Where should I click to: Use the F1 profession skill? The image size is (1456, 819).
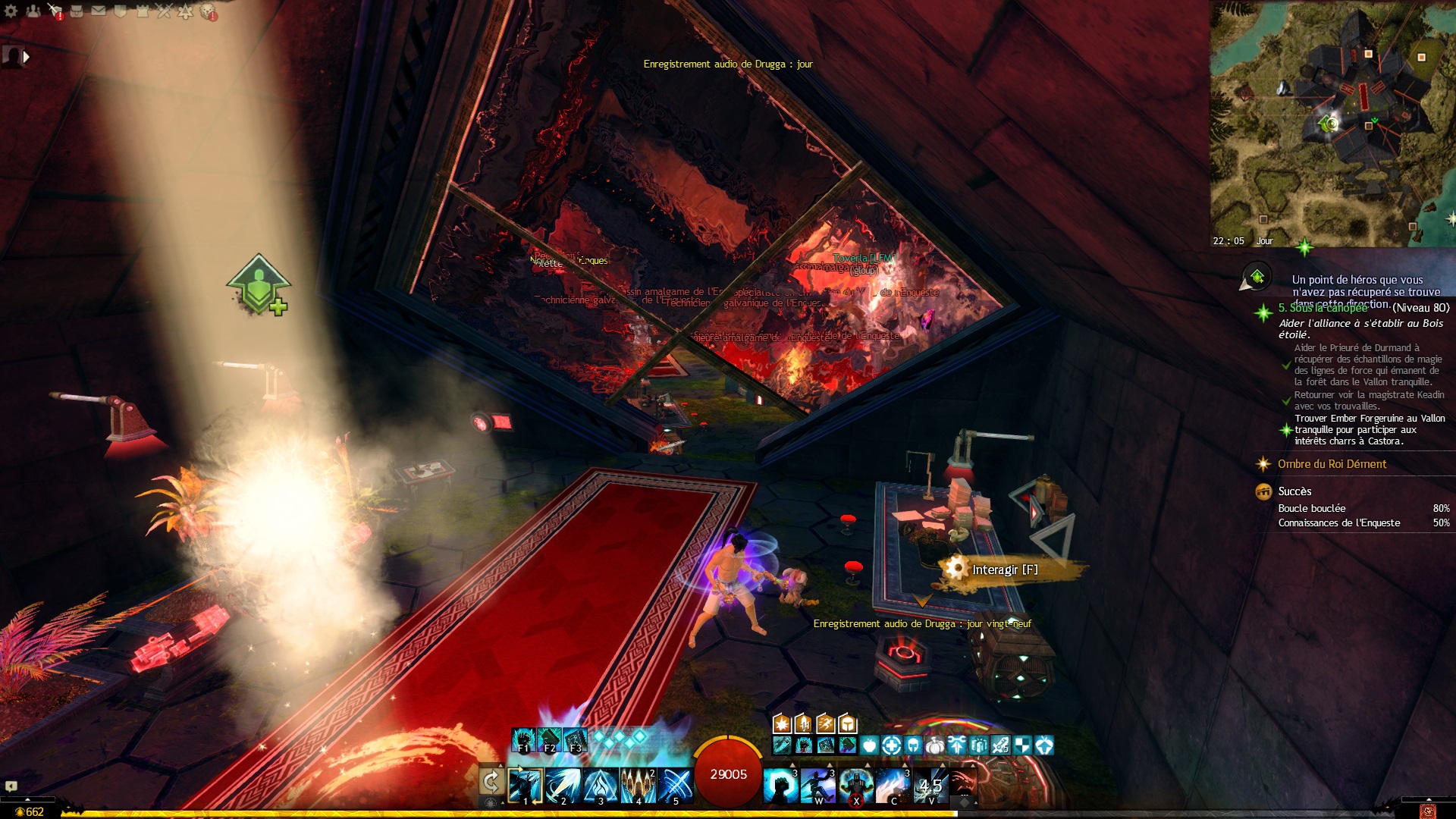[523, 740]
